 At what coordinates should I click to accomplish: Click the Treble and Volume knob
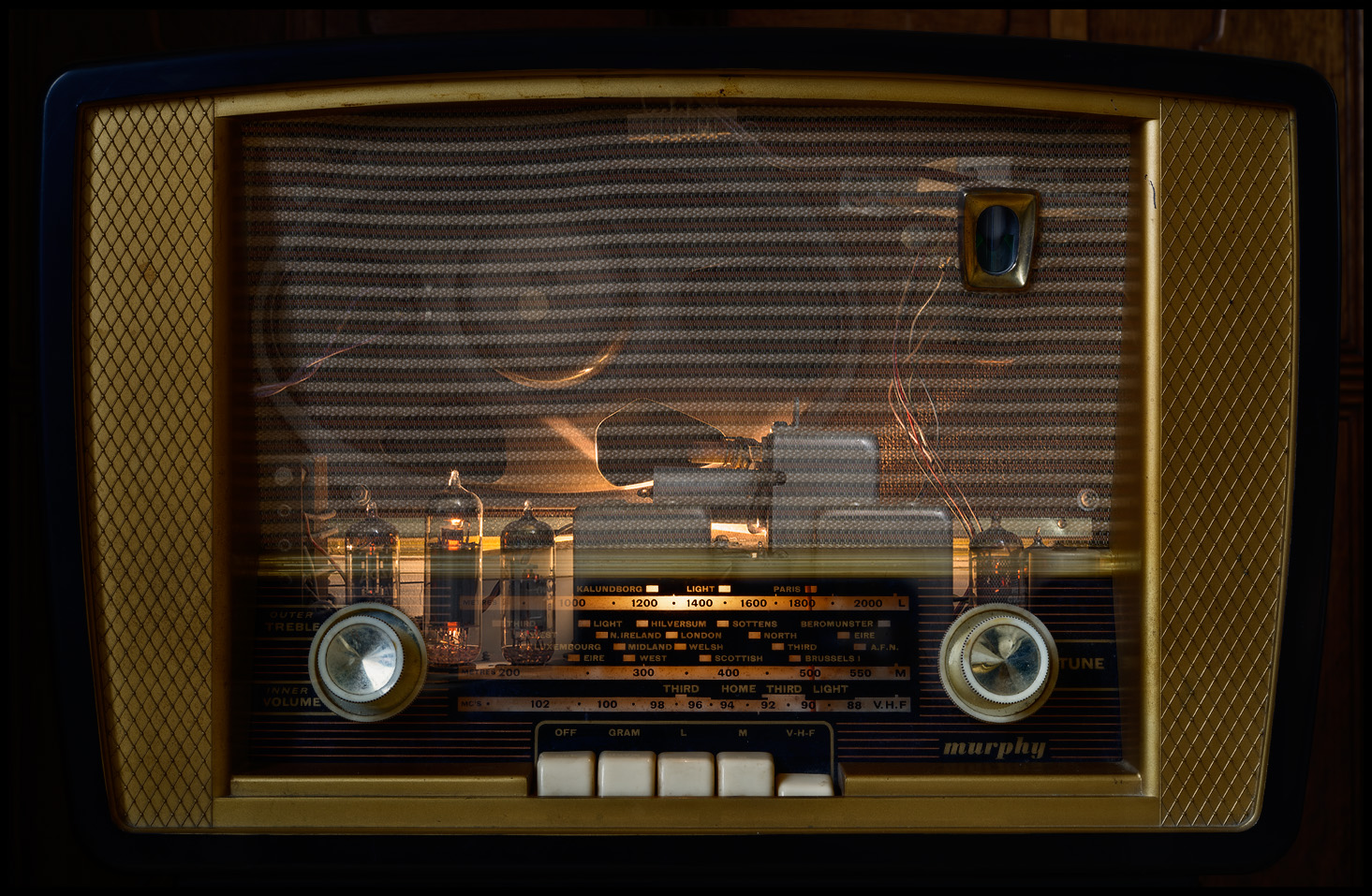366,661
